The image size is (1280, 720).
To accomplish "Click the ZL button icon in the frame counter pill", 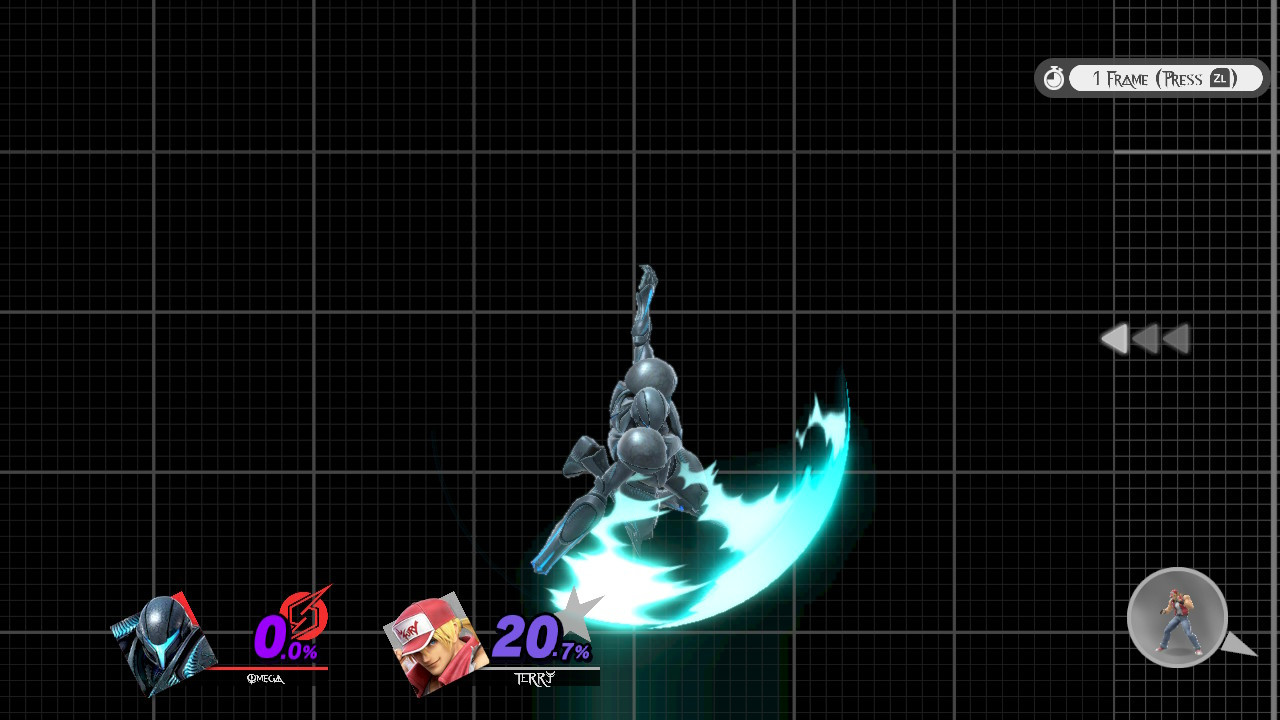I will coord(1218,78).
